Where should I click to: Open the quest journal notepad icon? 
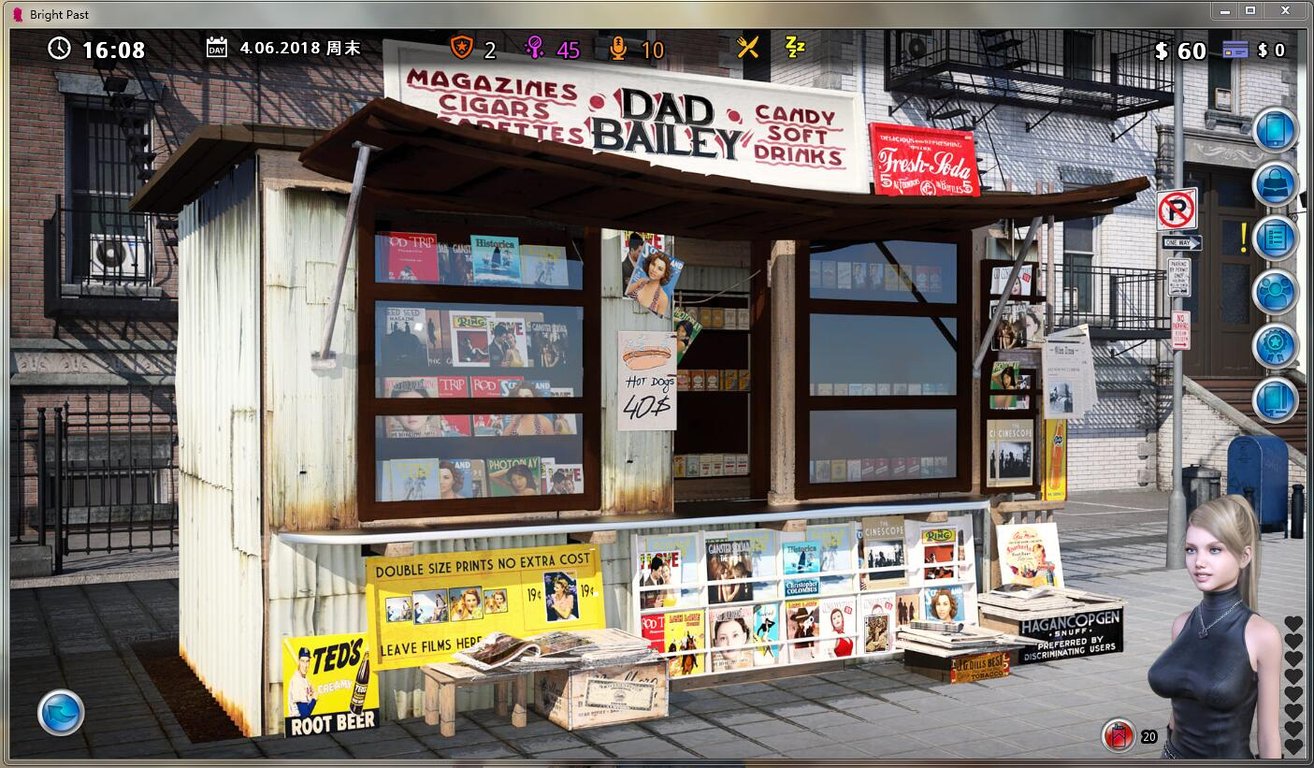1275,238
